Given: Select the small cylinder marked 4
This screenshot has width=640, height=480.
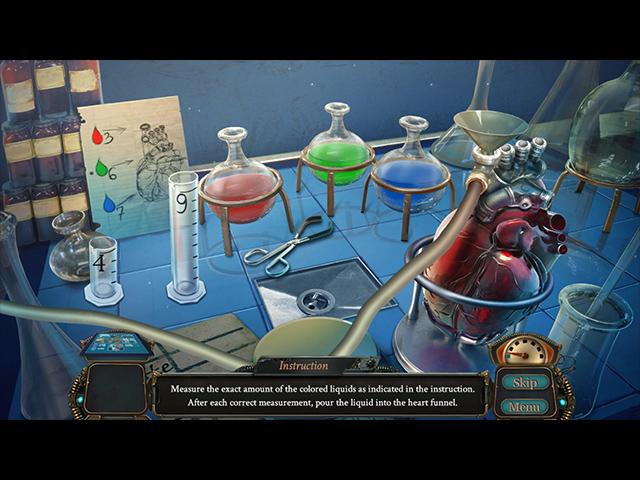Looking at the screenshot, I should [102, 267].
